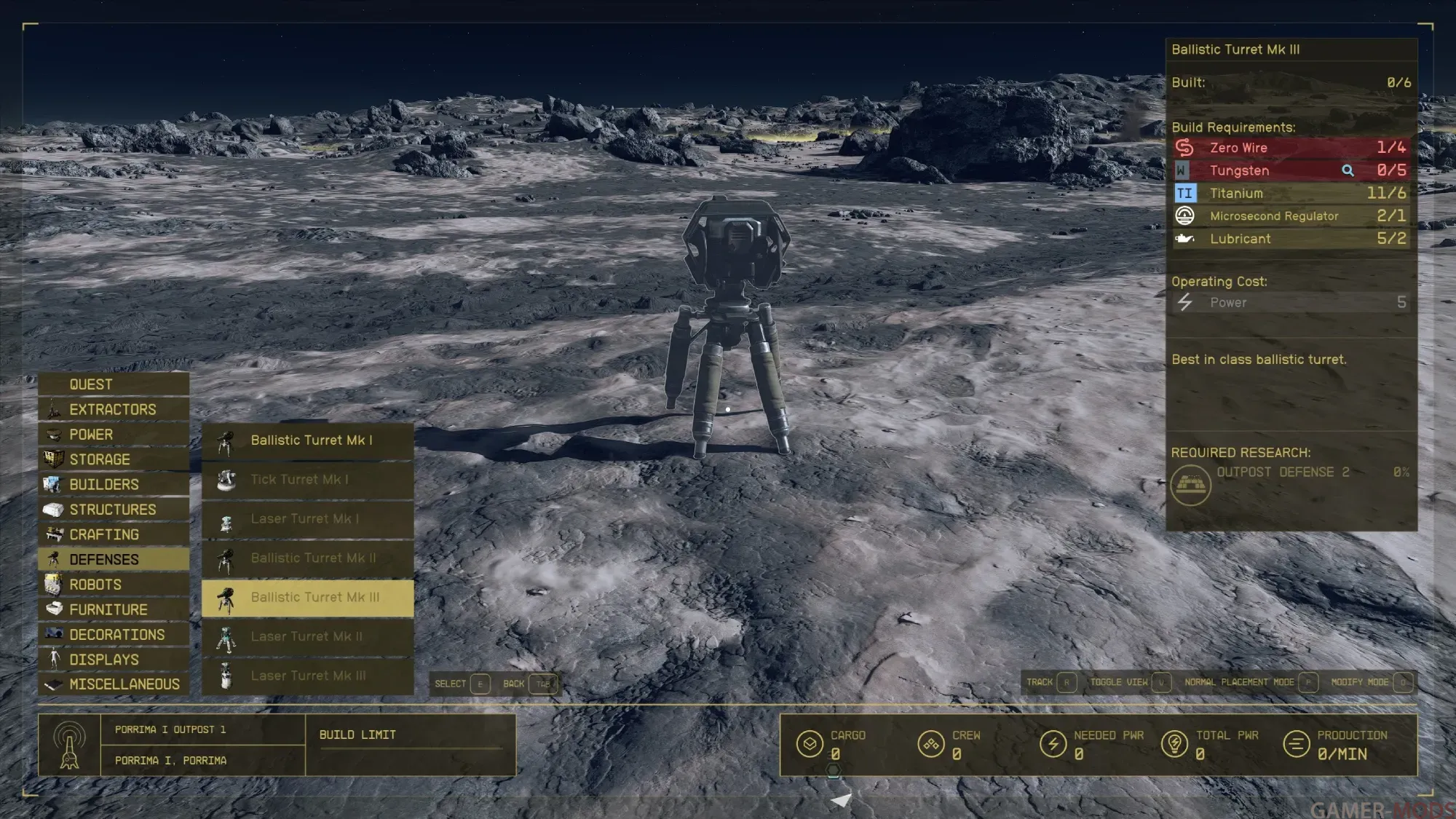Select the Zero Wire requirement row
Screen dimensions: 1456x819
point(1290,148)
